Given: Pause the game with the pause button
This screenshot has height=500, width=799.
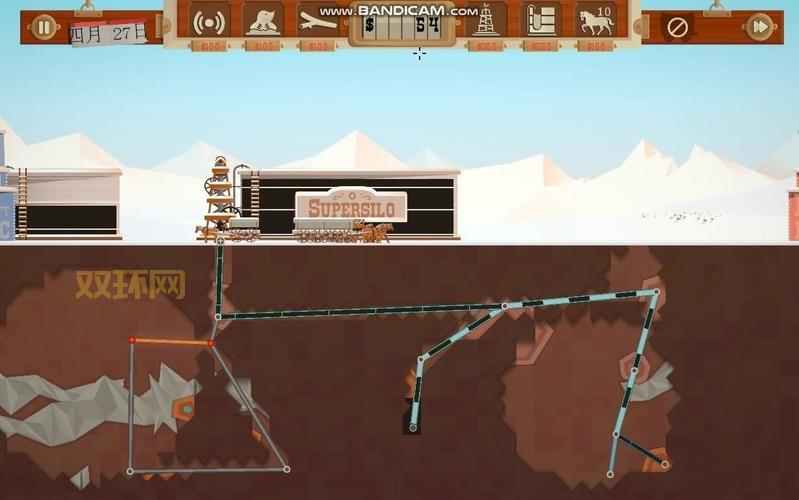Looking at the screenshot, I should point(43,27).
